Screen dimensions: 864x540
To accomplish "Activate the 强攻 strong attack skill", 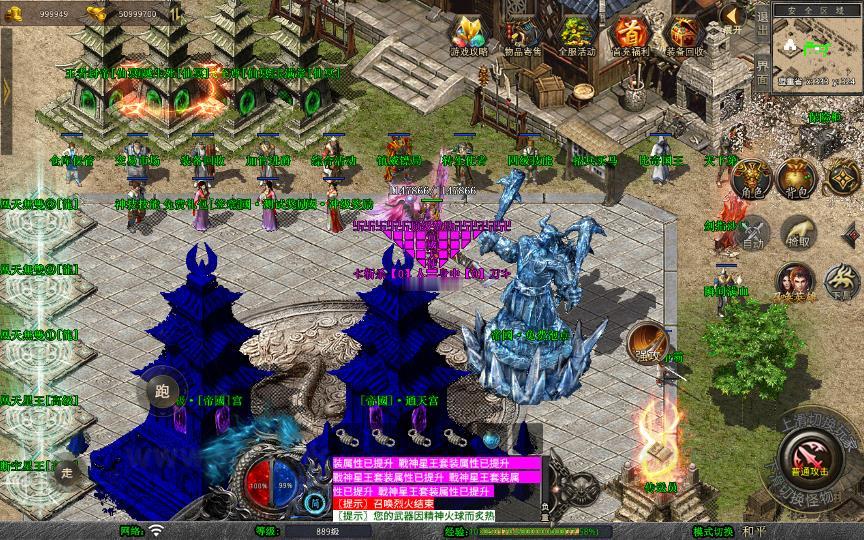I will click(x=647, y=342).
